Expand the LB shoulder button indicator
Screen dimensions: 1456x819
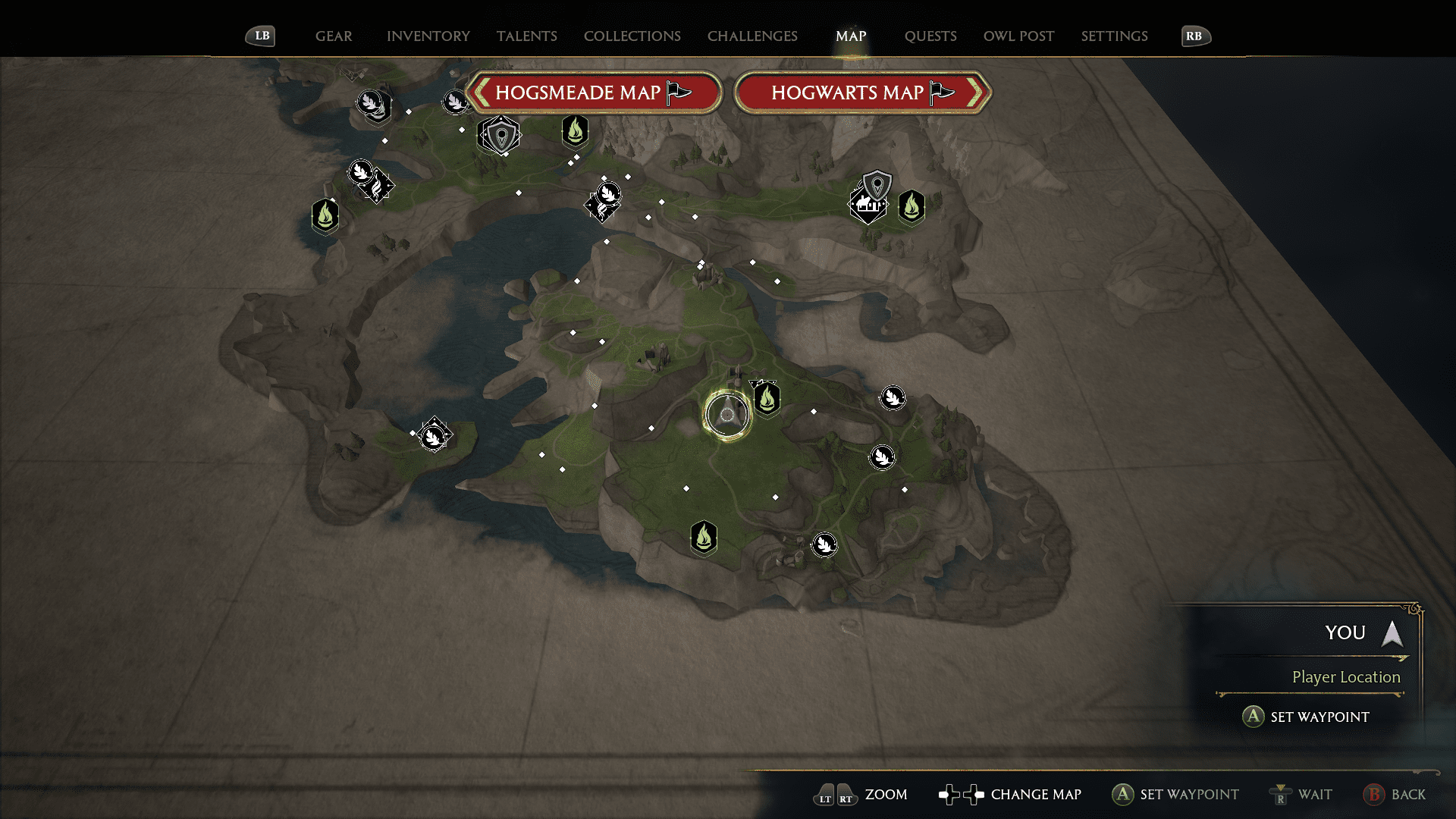pyautogui.click(x=260, y=35)
